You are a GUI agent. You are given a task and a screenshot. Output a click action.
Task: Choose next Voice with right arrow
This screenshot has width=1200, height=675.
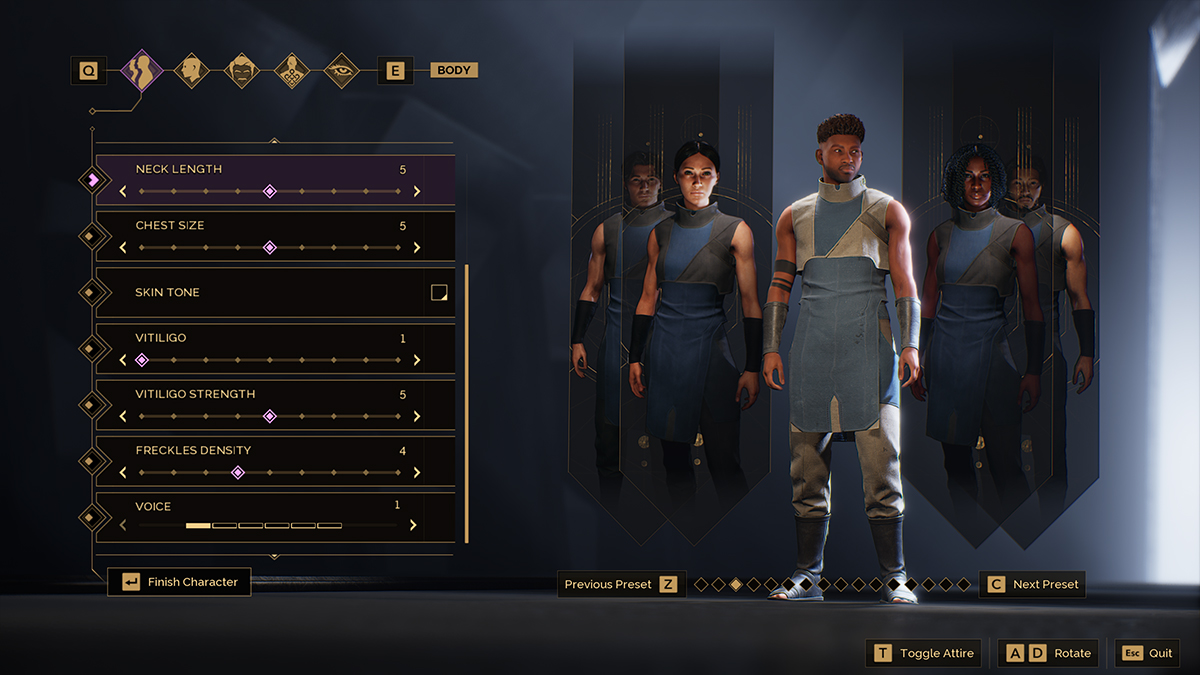pos(413,525)
